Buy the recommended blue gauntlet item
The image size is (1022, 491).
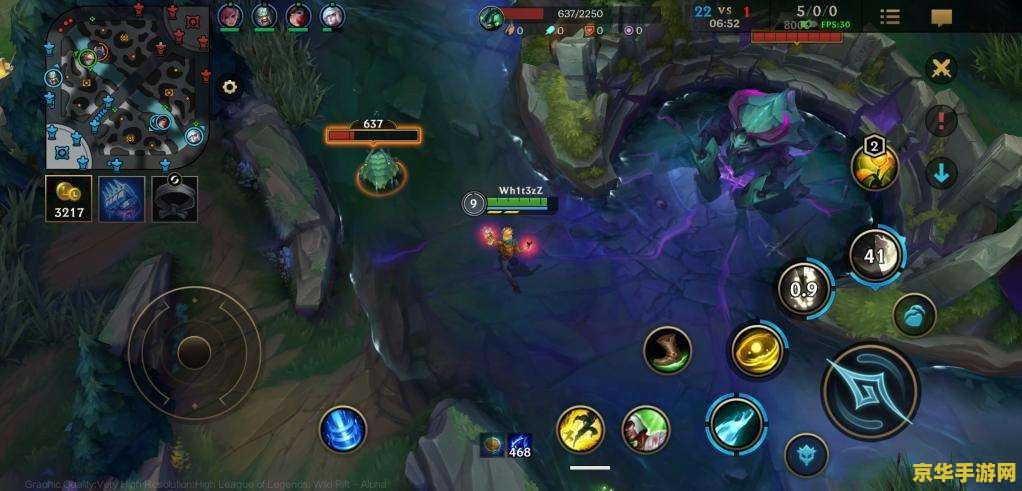click(122, 198)
